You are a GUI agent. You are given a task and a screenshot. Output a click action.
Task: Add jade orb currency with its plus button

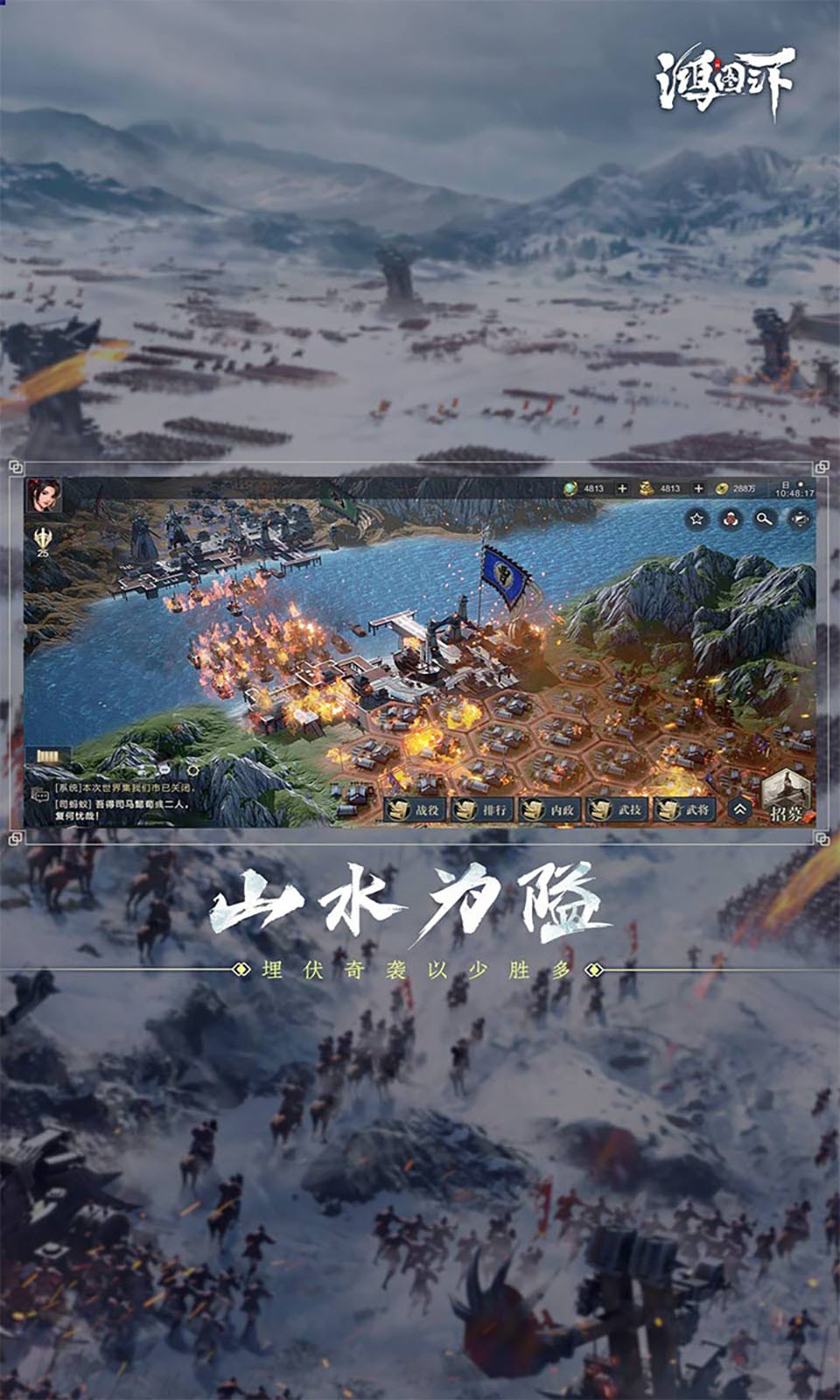tap(622, 488)
